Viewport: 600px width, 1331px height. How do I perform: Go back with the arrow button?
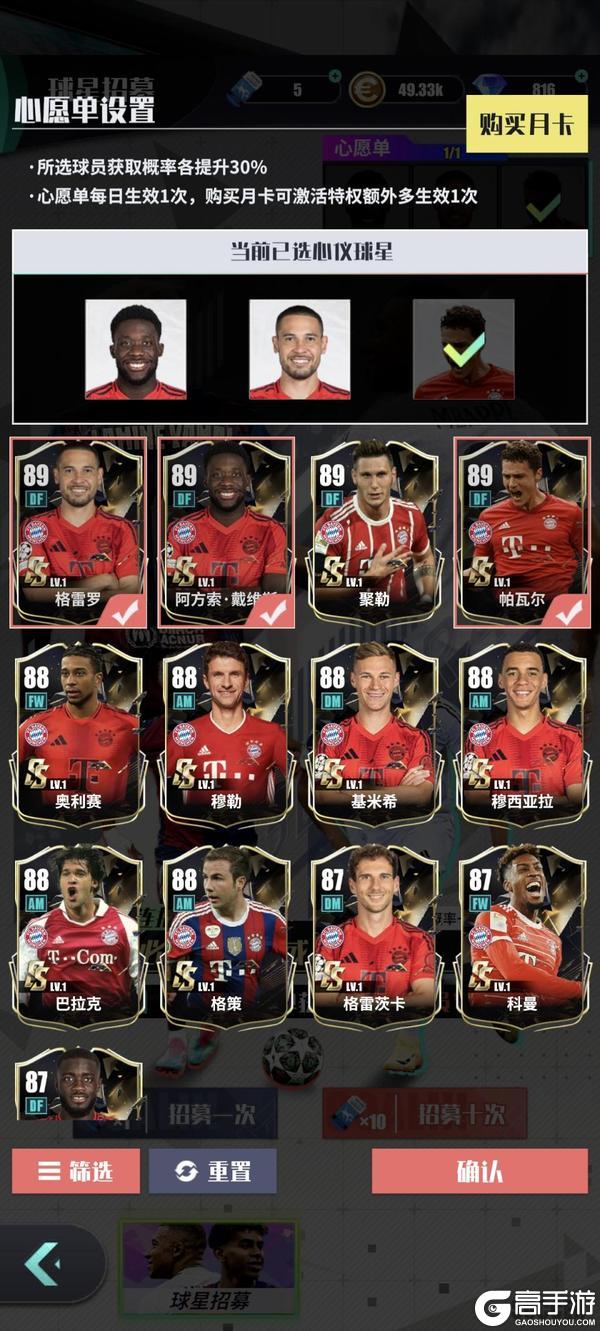click(44, 1264)
